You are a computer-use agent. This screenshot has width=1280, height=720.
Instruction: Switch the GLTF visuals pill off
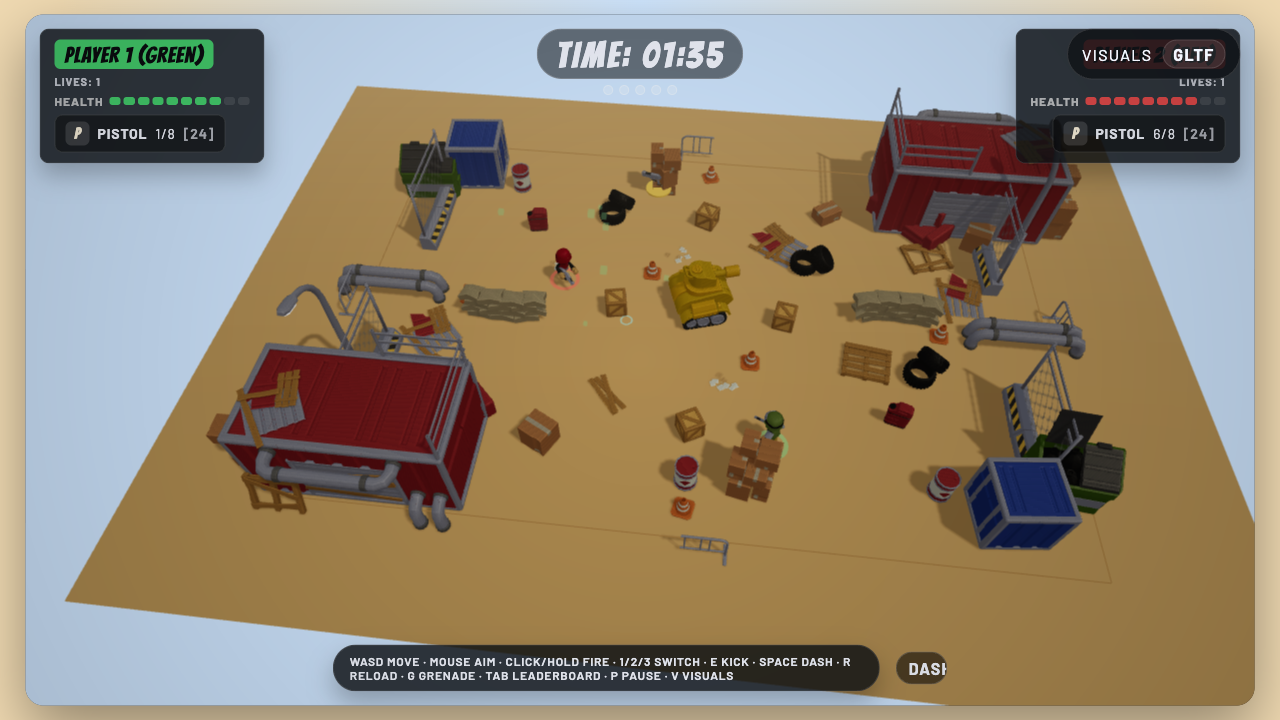[1192, 55]
